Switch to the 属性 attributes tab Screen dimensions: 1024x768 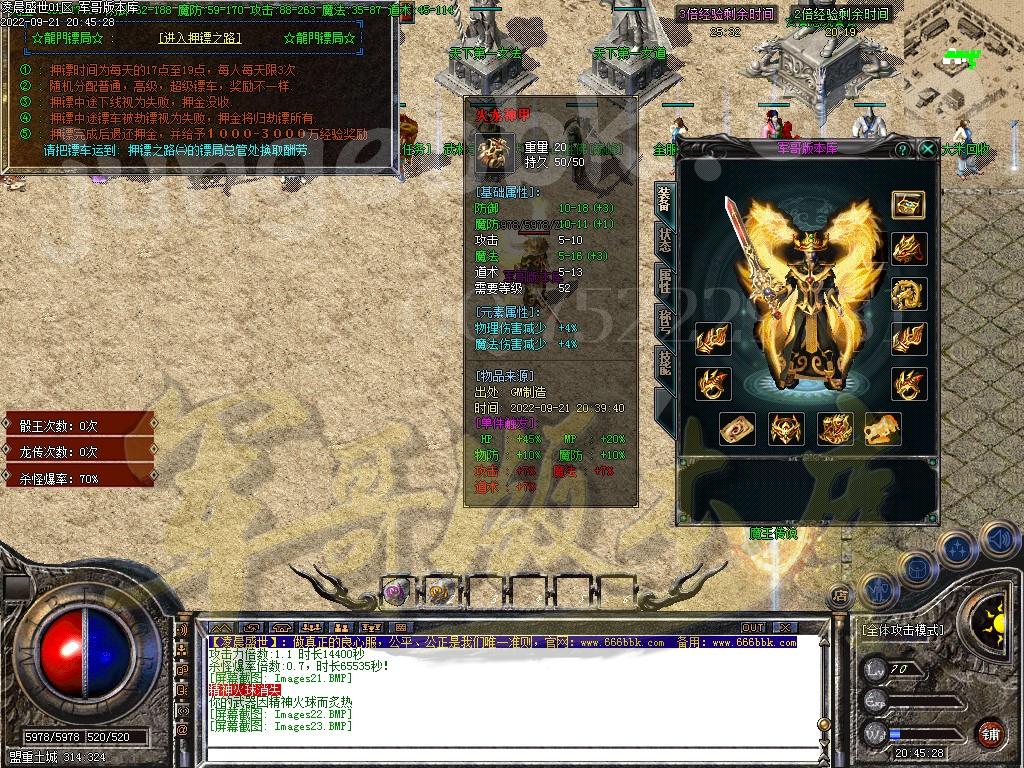point(664,281)
